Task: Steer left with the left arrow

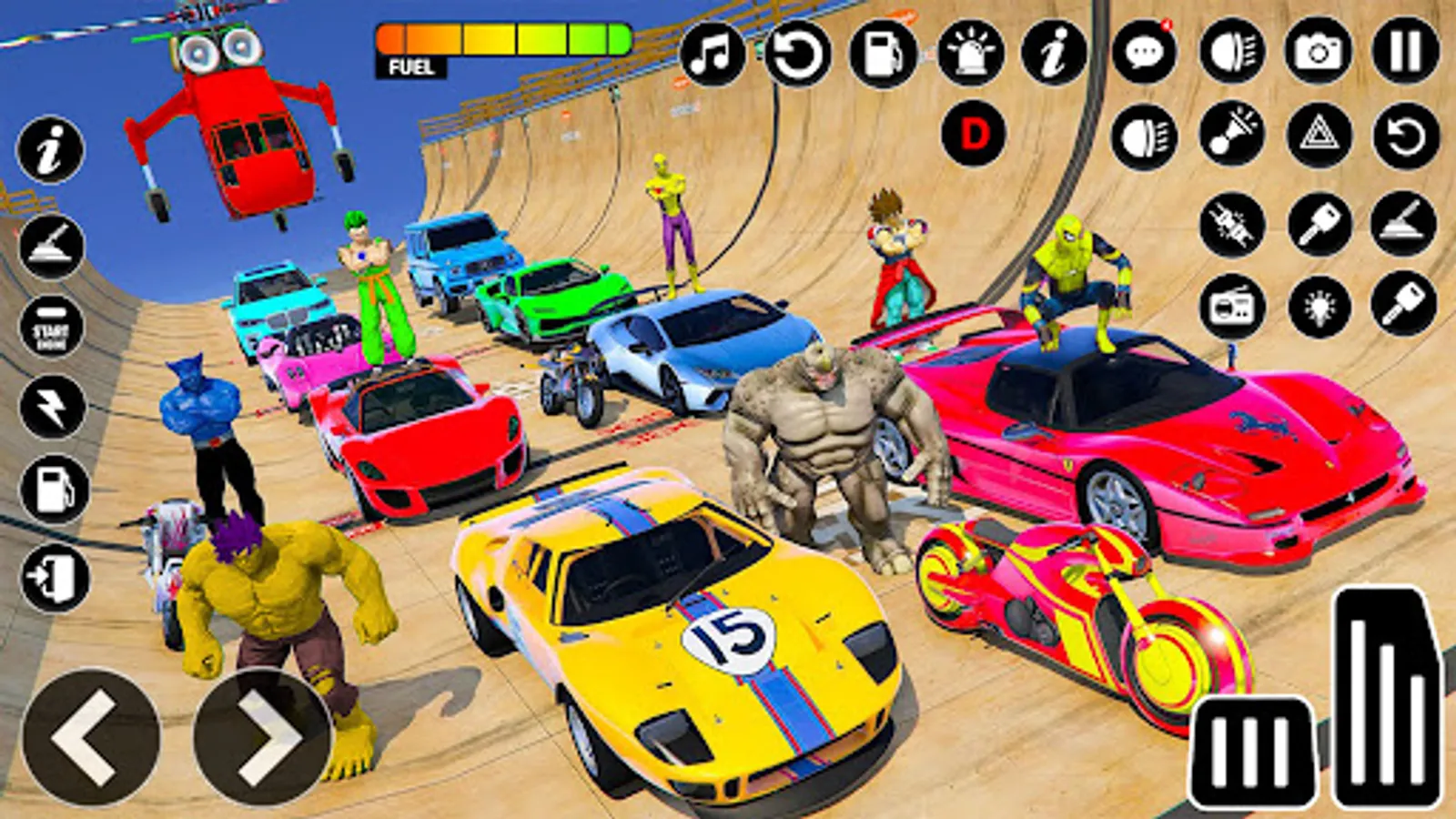Action: click(x=90, y=737)
